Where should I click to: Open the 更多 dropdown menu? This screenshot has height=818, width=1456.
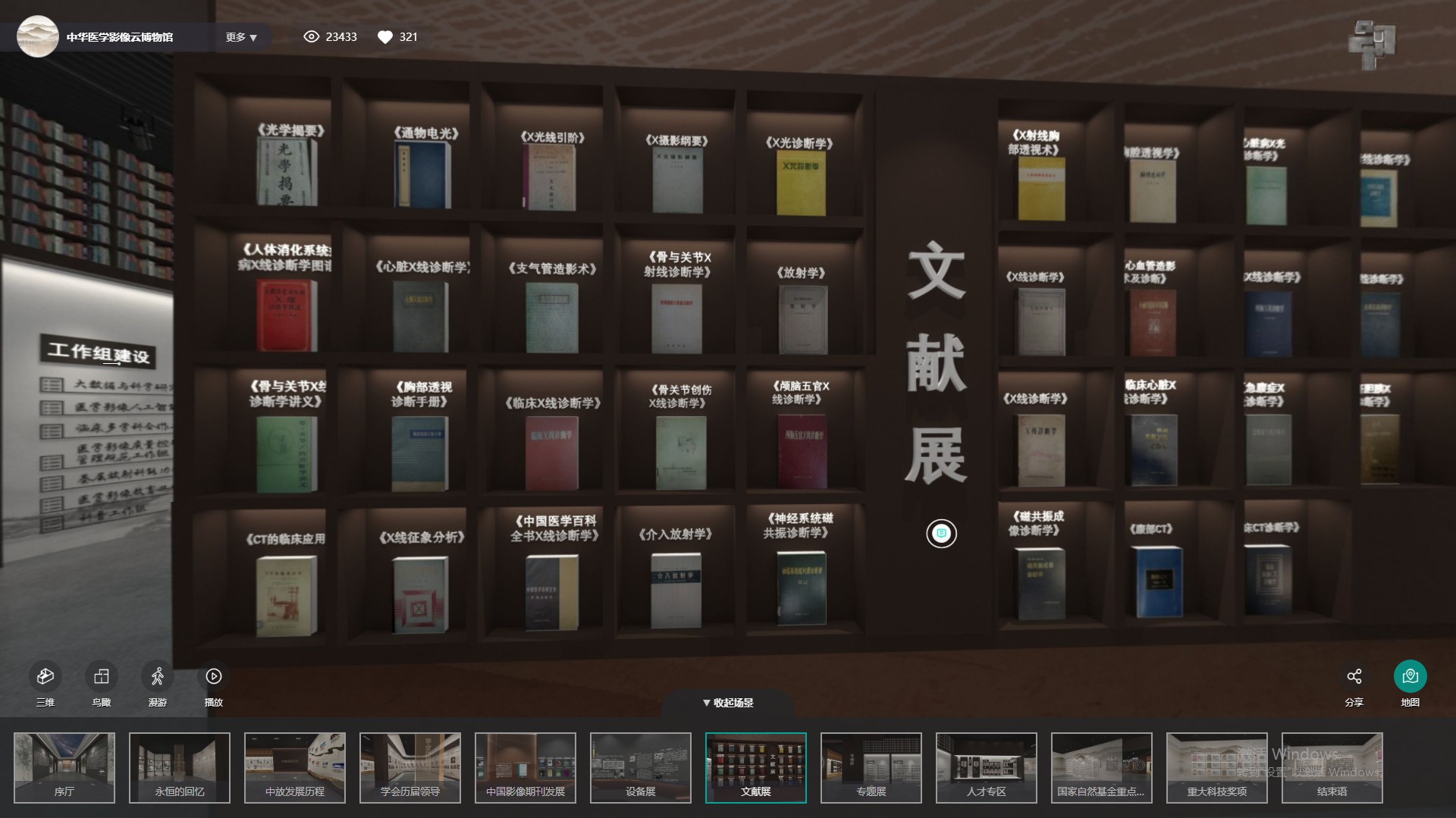point(241,37)
